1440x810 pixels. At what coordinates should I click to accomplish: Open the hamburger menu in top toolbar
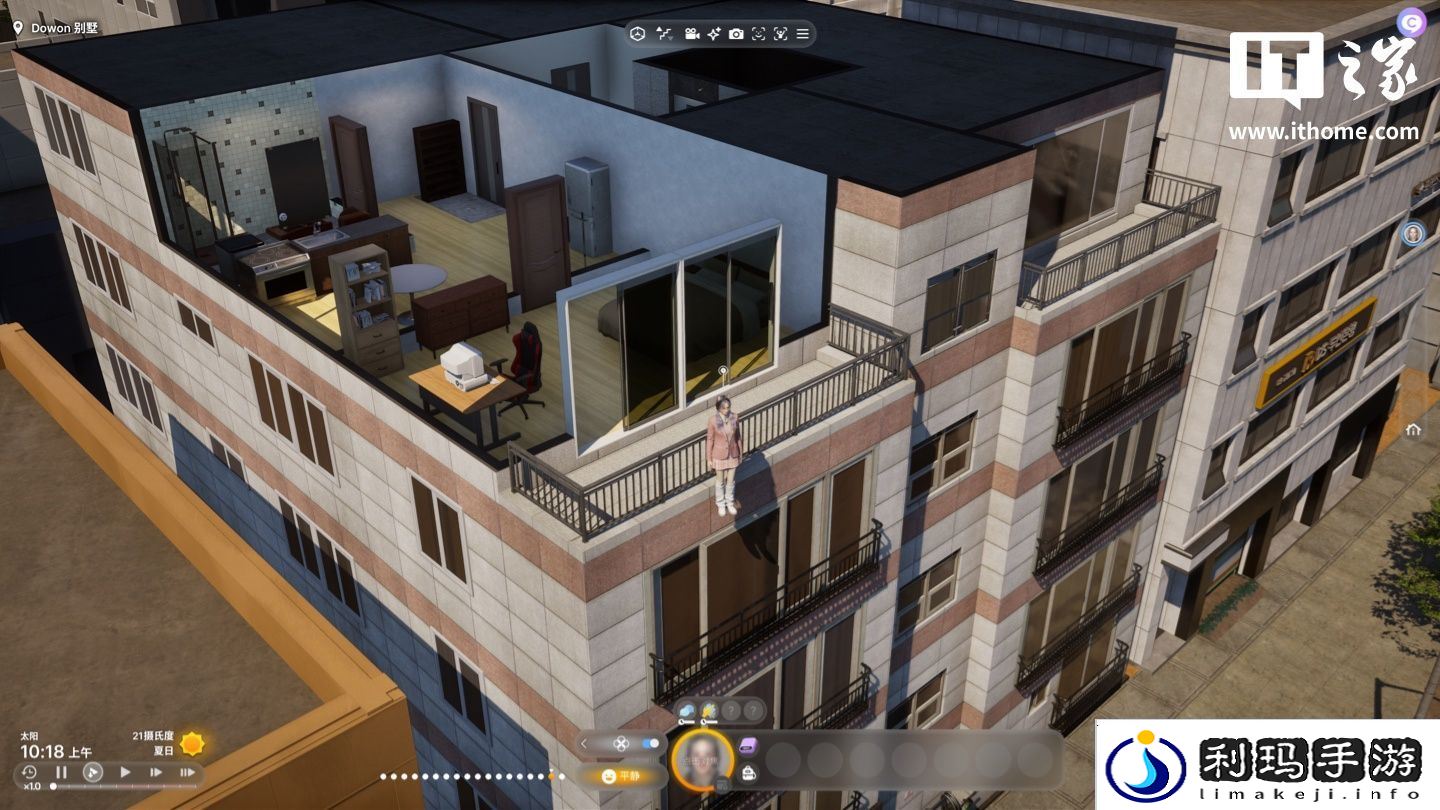tap(802, 34)
